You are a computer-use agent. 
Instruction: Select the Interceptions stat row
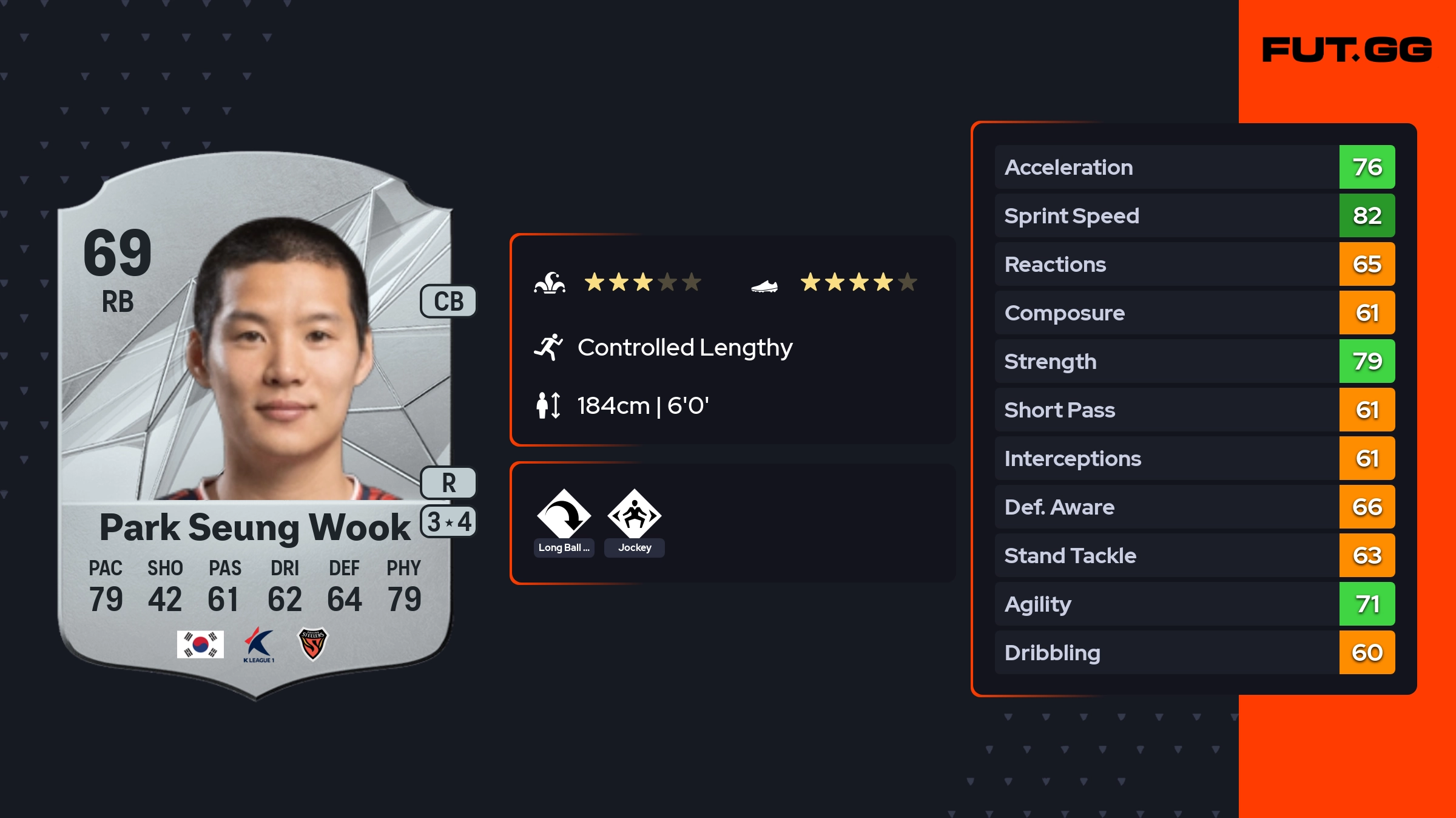coord(1194,458)
